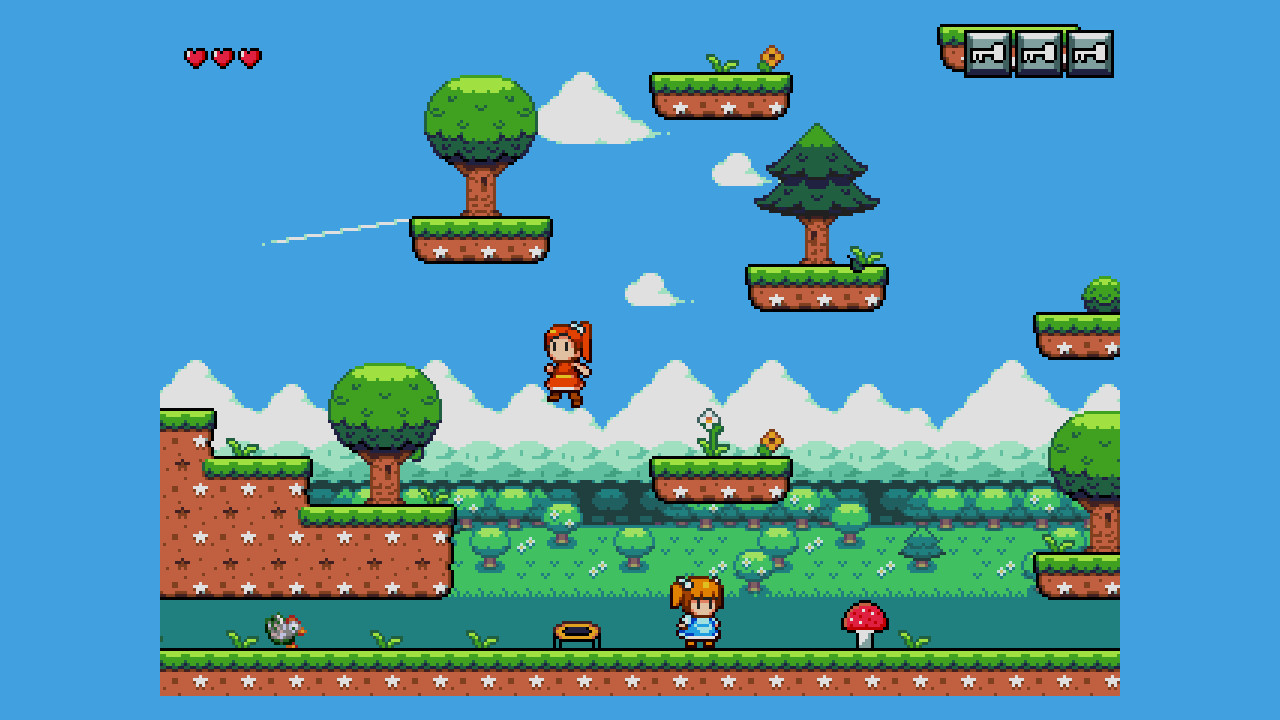Click the second heart to toggle health display
1280x720 pixels.
(221, 57)
